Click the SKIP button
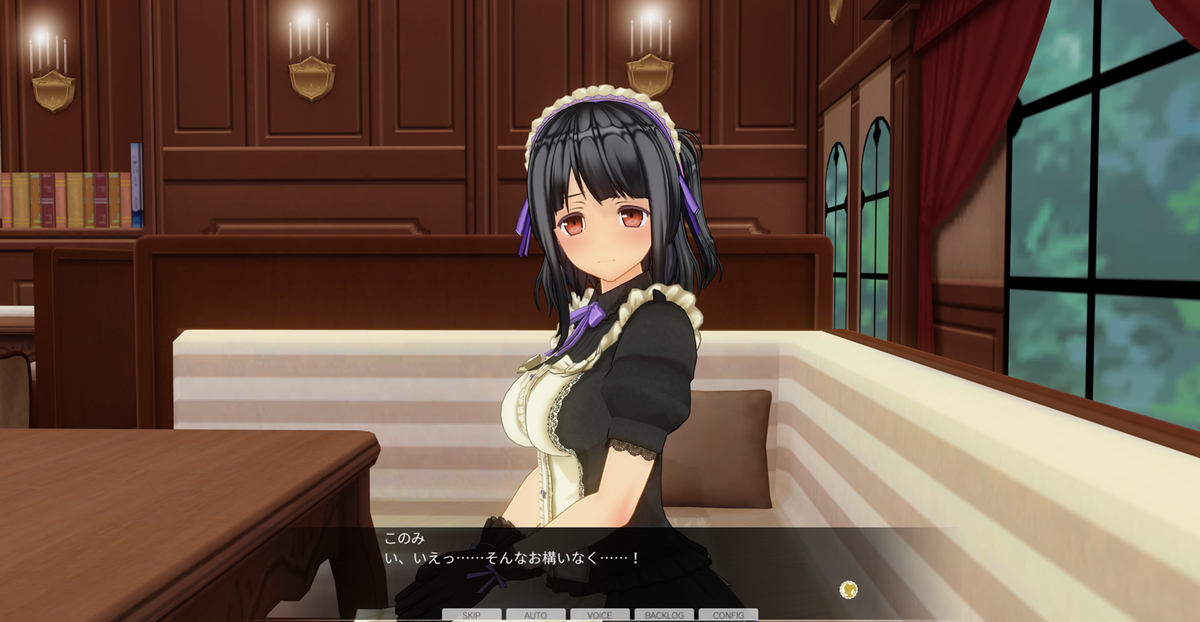 pyautogui.click(x=472, y=615)
